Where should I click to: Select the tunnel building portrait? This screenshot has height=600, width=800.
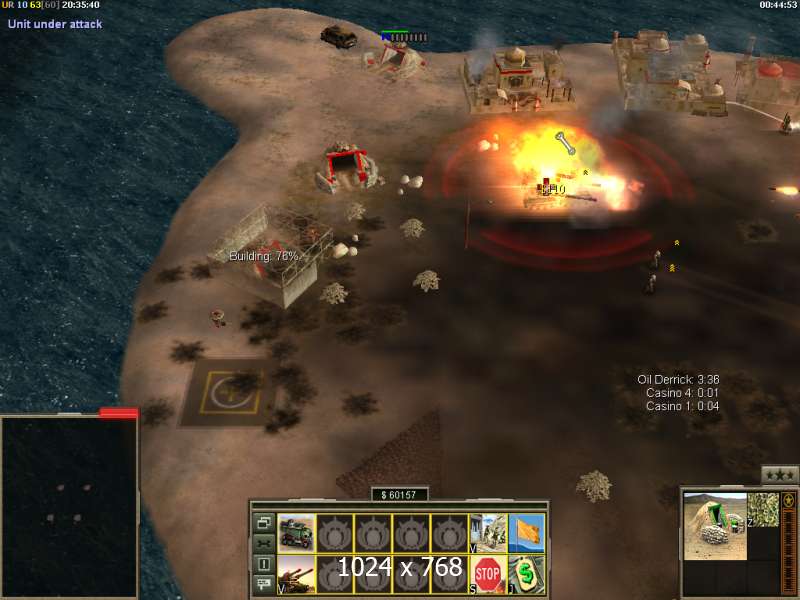[x=715, y=526]
